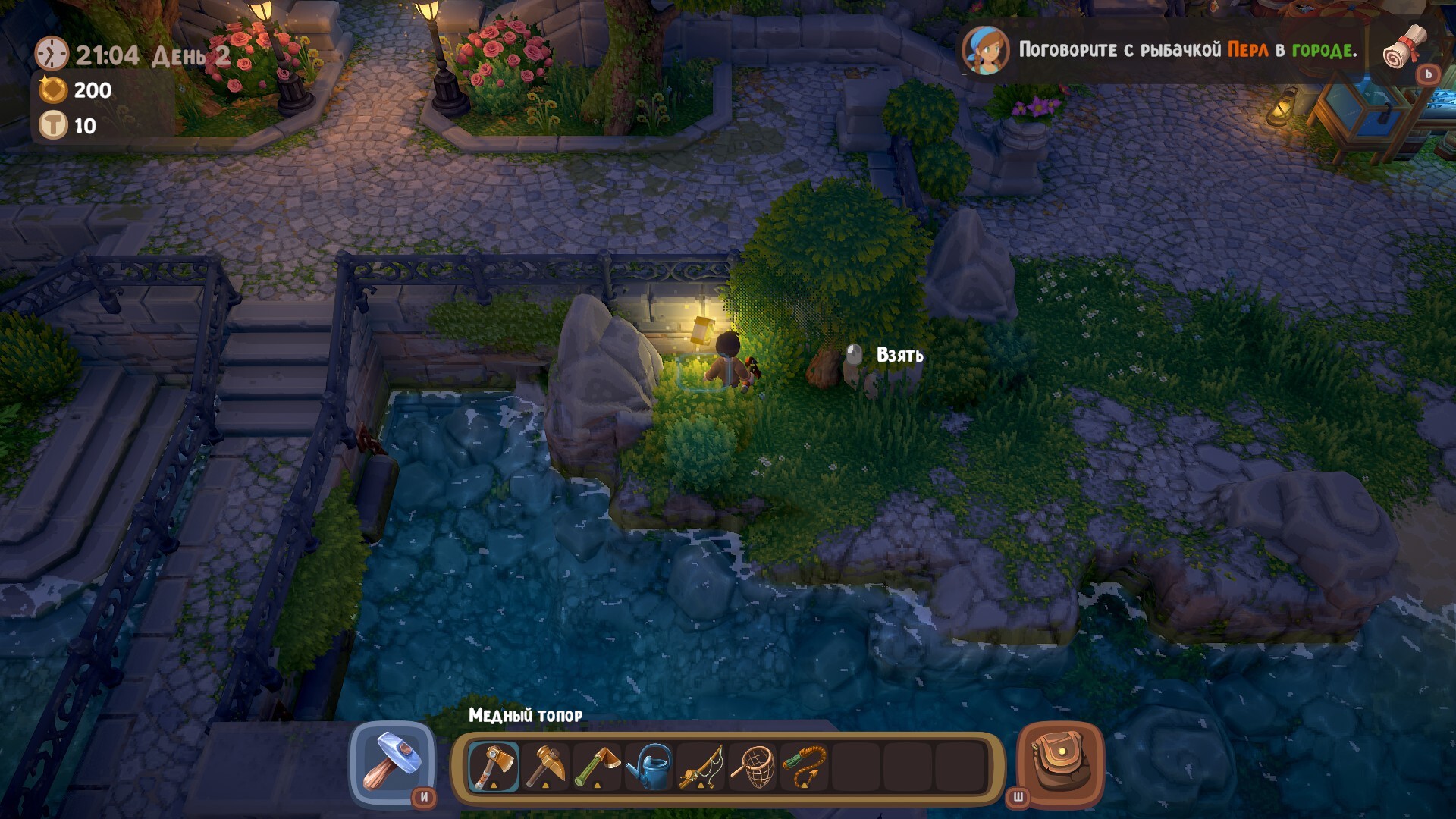Open the quest scroll journal icon
The image size is (1456, 819).
1405,48
